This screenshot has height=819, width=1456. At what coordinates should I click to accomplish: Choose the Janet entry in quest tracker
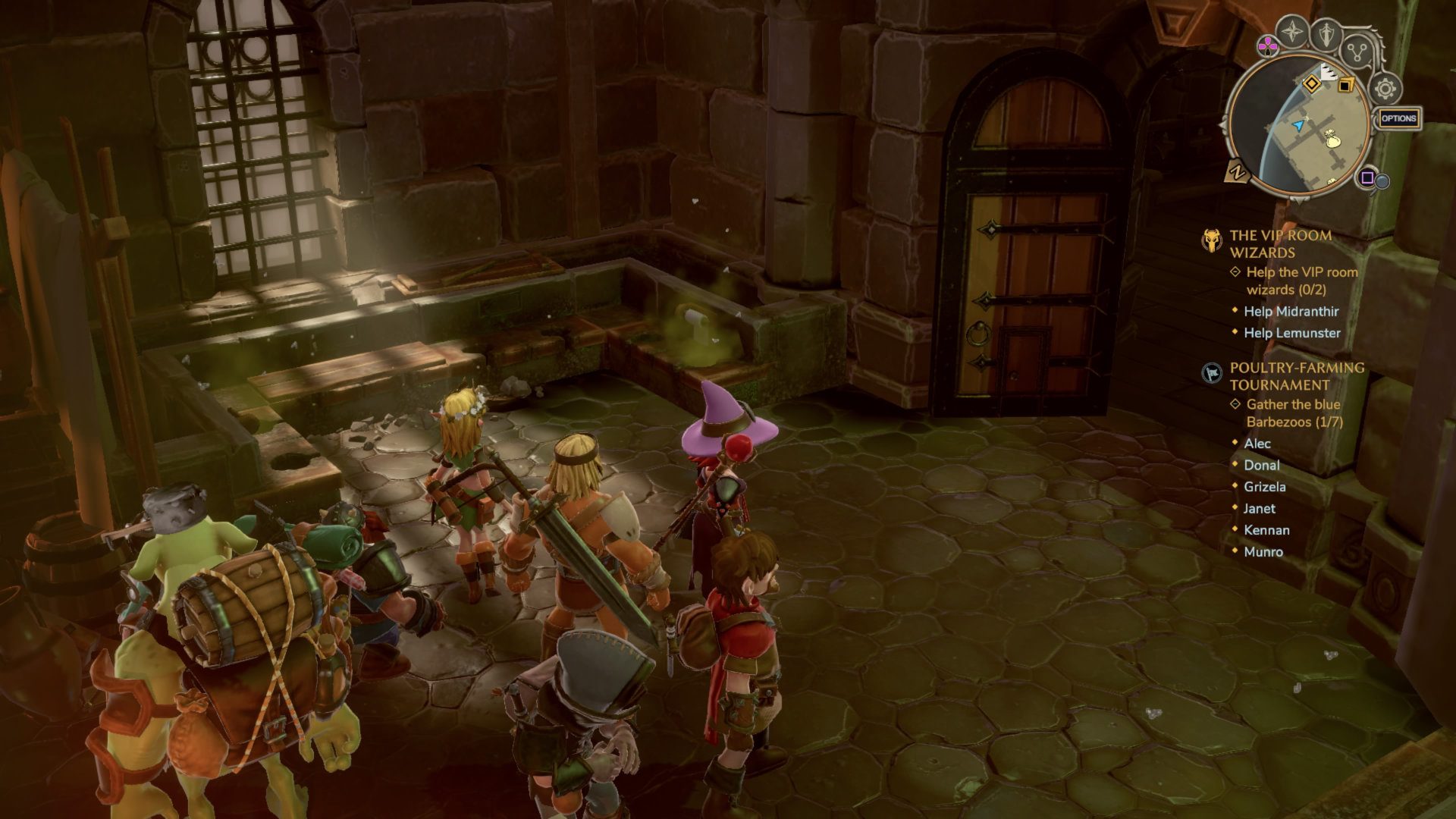pyautogui.click(x=1259, y=509)
